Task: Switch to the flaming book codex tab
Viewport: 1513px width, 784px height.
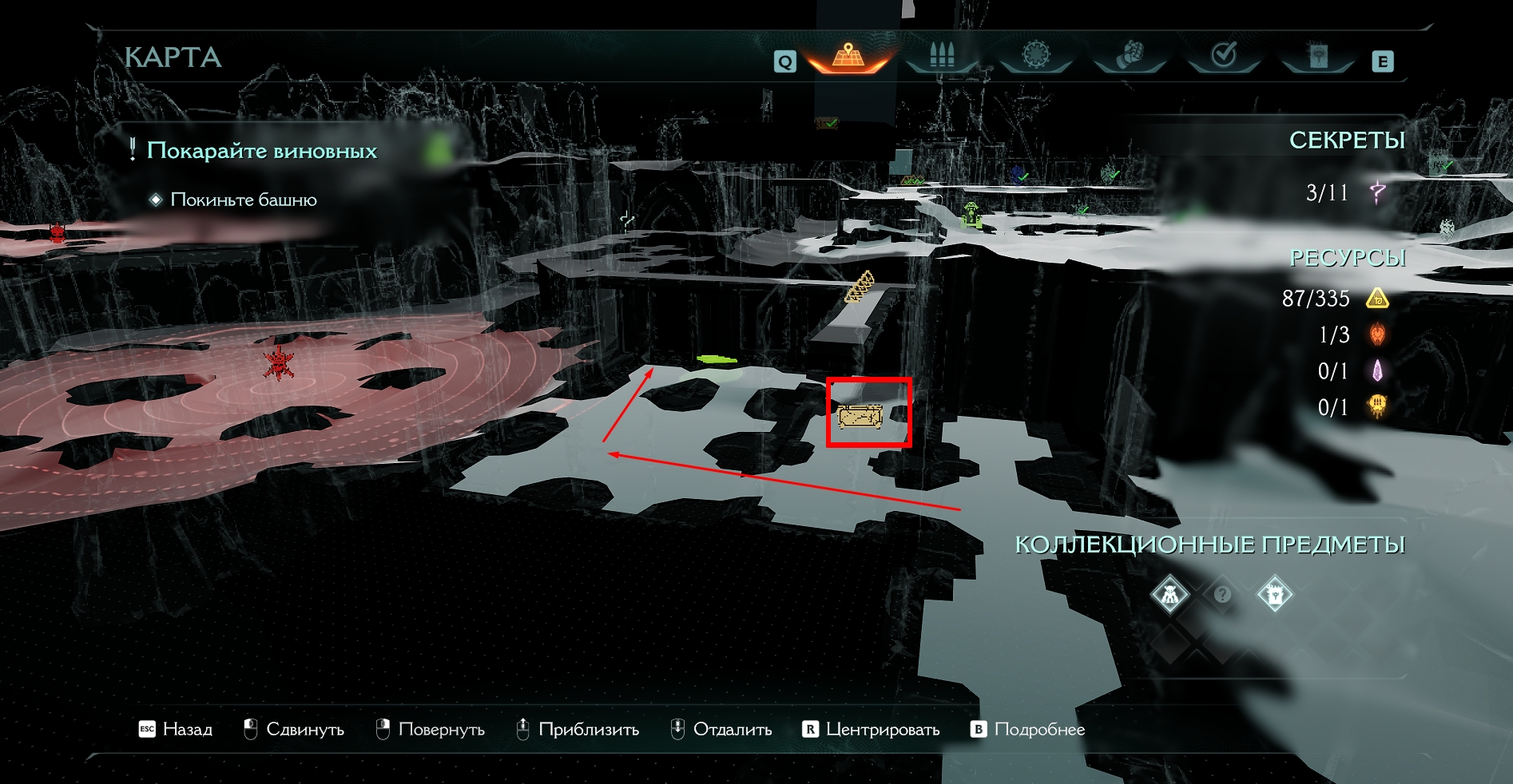Action: (x=1318, y=56)
